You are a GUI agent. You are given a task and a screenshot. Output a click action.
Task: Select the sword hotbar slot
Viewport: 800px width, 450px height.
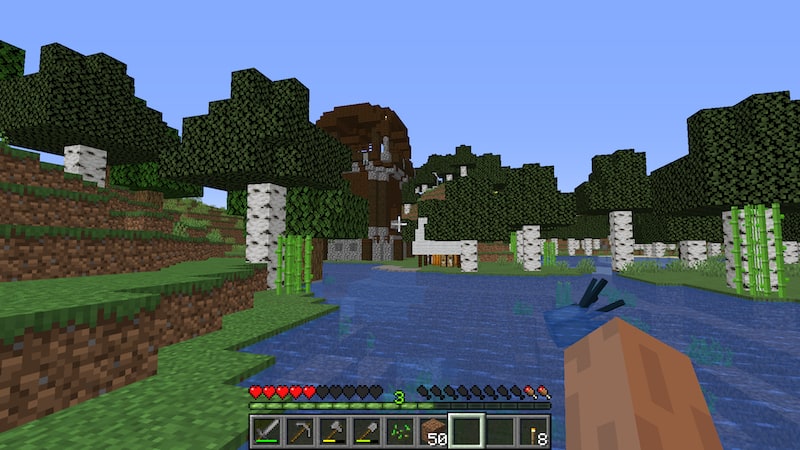click(266, 431)
